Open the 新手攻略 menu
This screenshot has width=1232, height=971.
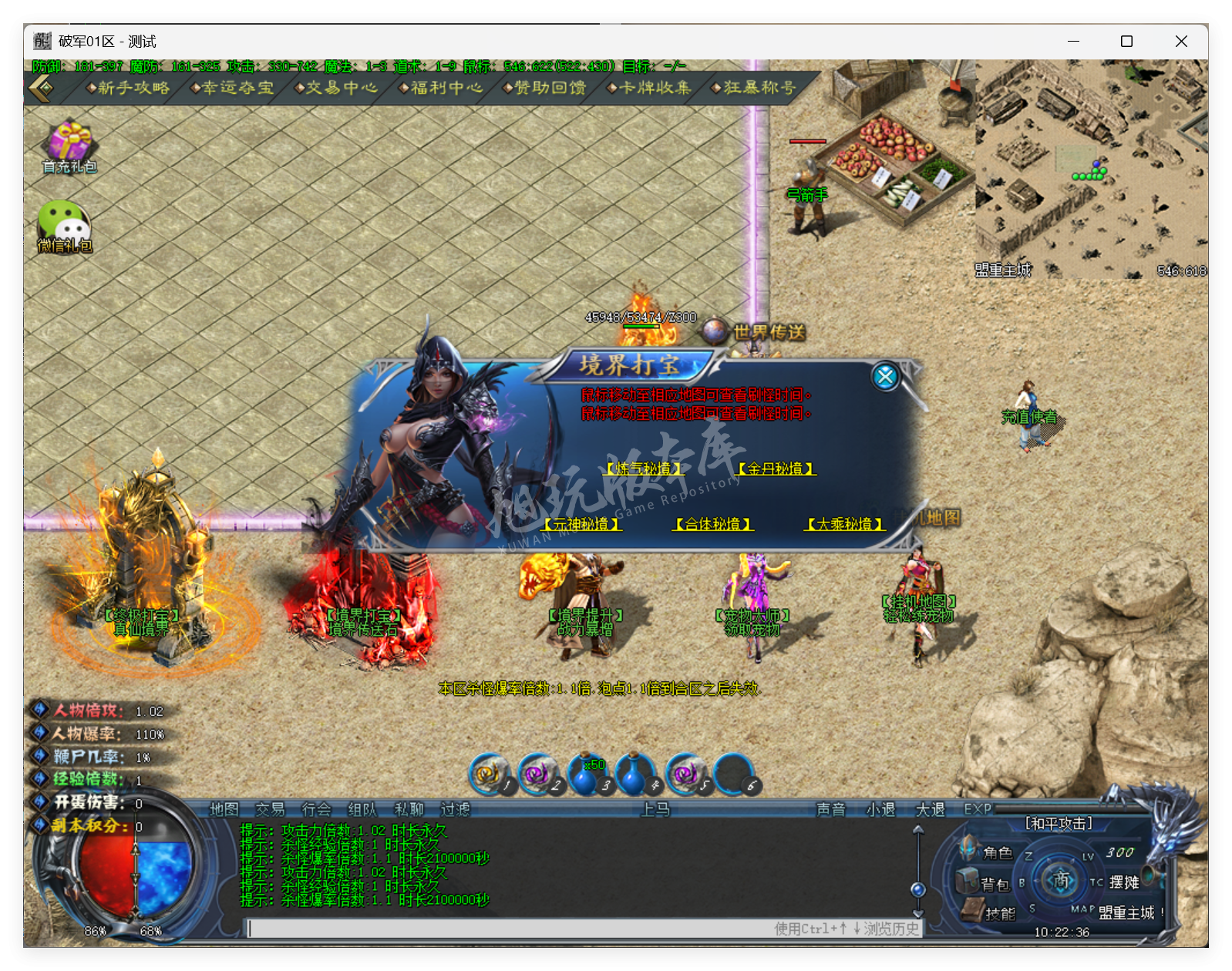129,88
